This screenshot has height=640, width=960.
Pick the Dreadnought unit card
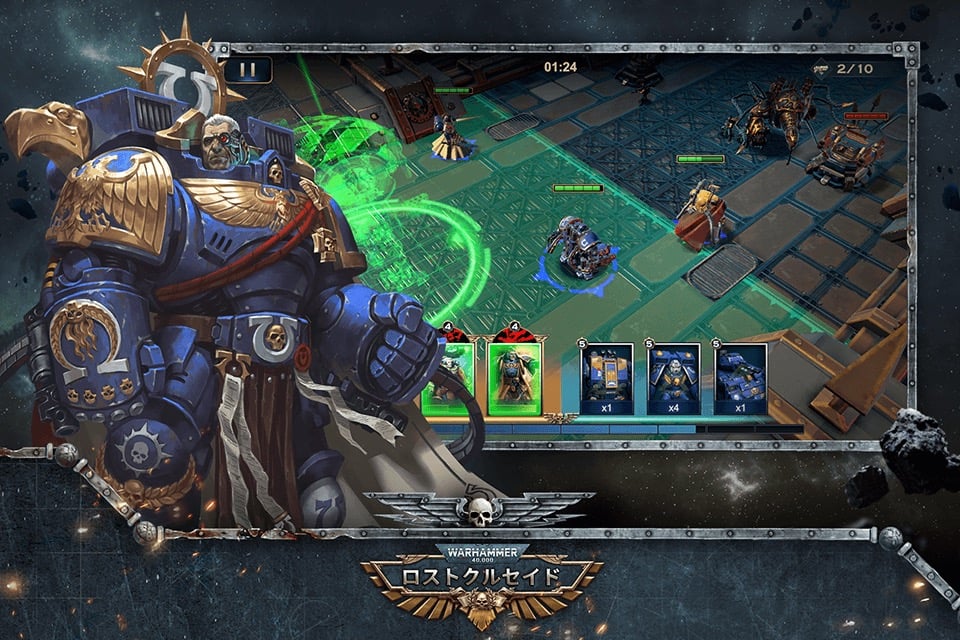(x=607, y=378)
